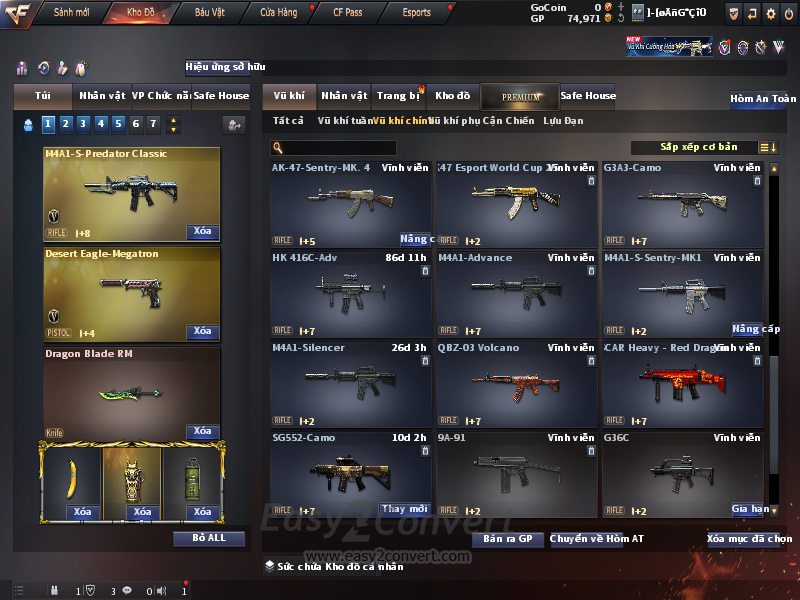Open the Sảnh mới lobby tab
Screen dimensions: 800x600
tap(71, 13)
